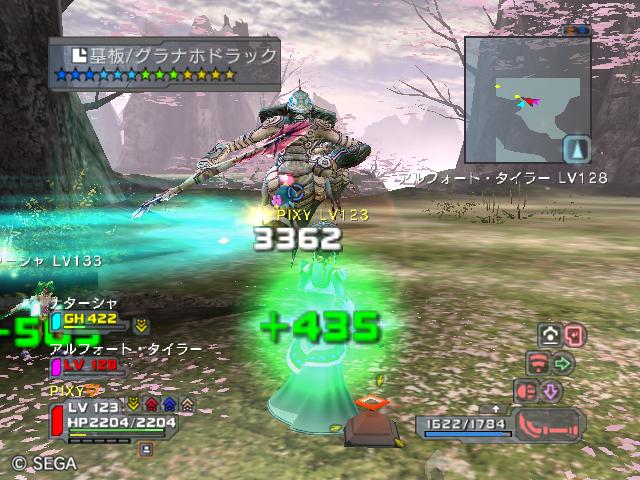Click the blue chevron buff icon
This screenshot has width=640, height=480.
(x=168, y=405)
